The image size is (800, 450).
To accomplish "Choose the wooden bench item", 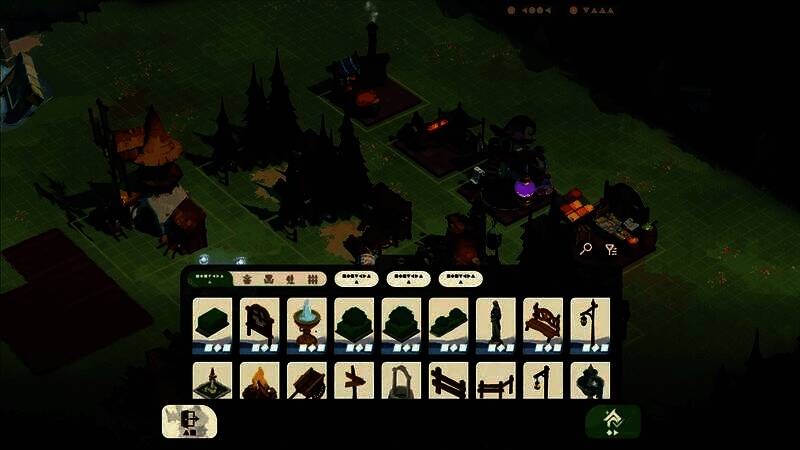I will 543,322.
